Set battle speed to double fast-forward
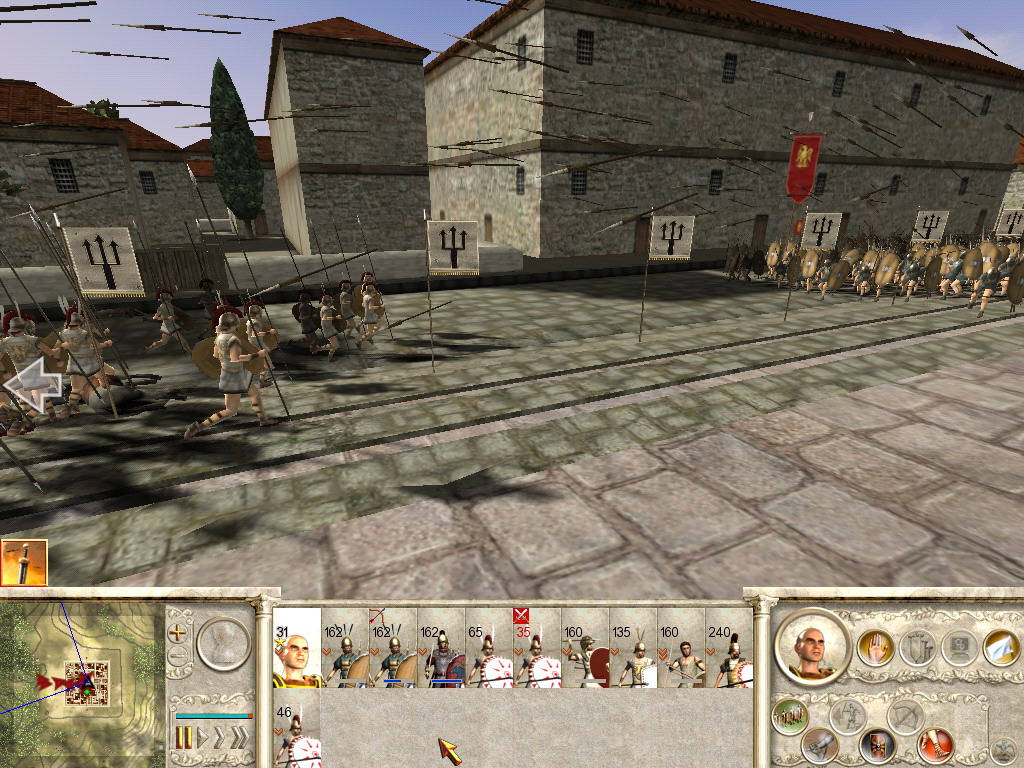This screenshot has width=1024, height=768. (219, 738)
